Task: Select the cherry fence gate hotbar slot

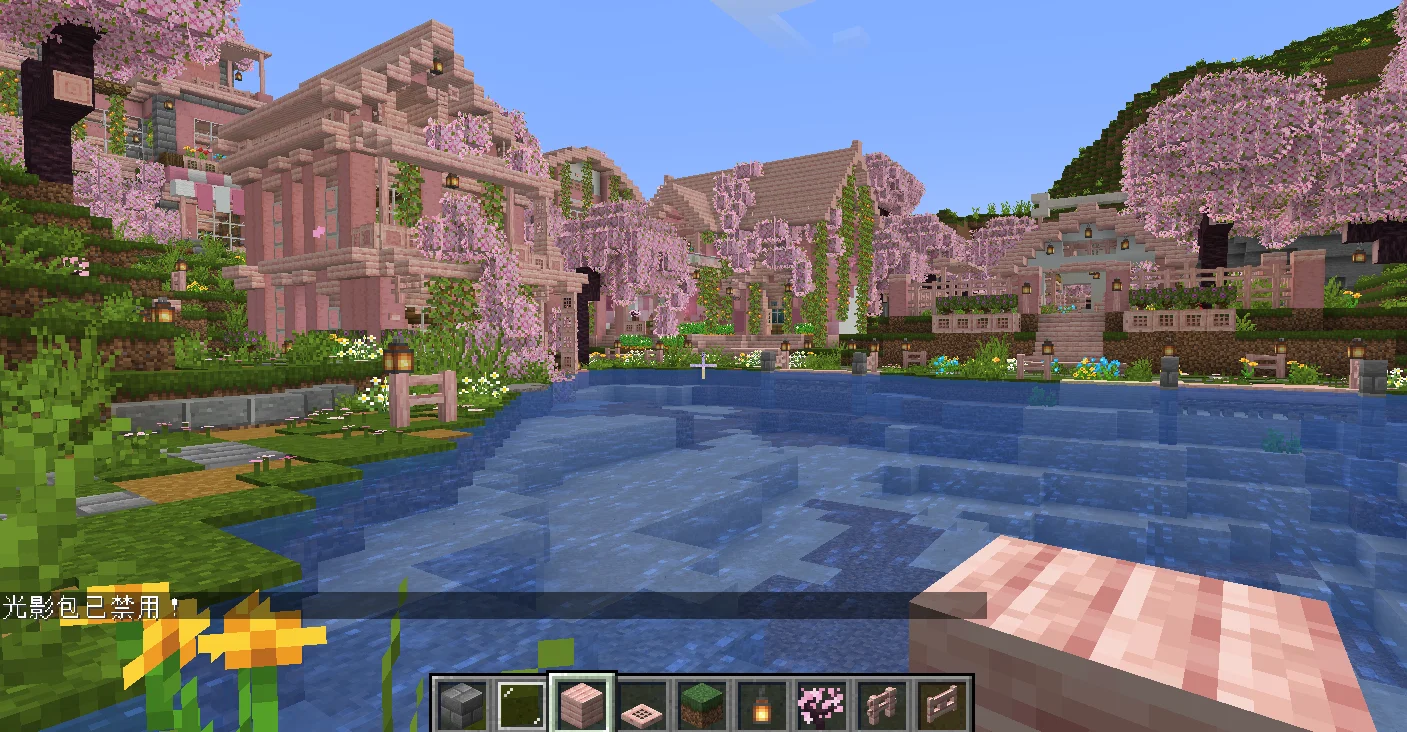Action: [941, 705]
